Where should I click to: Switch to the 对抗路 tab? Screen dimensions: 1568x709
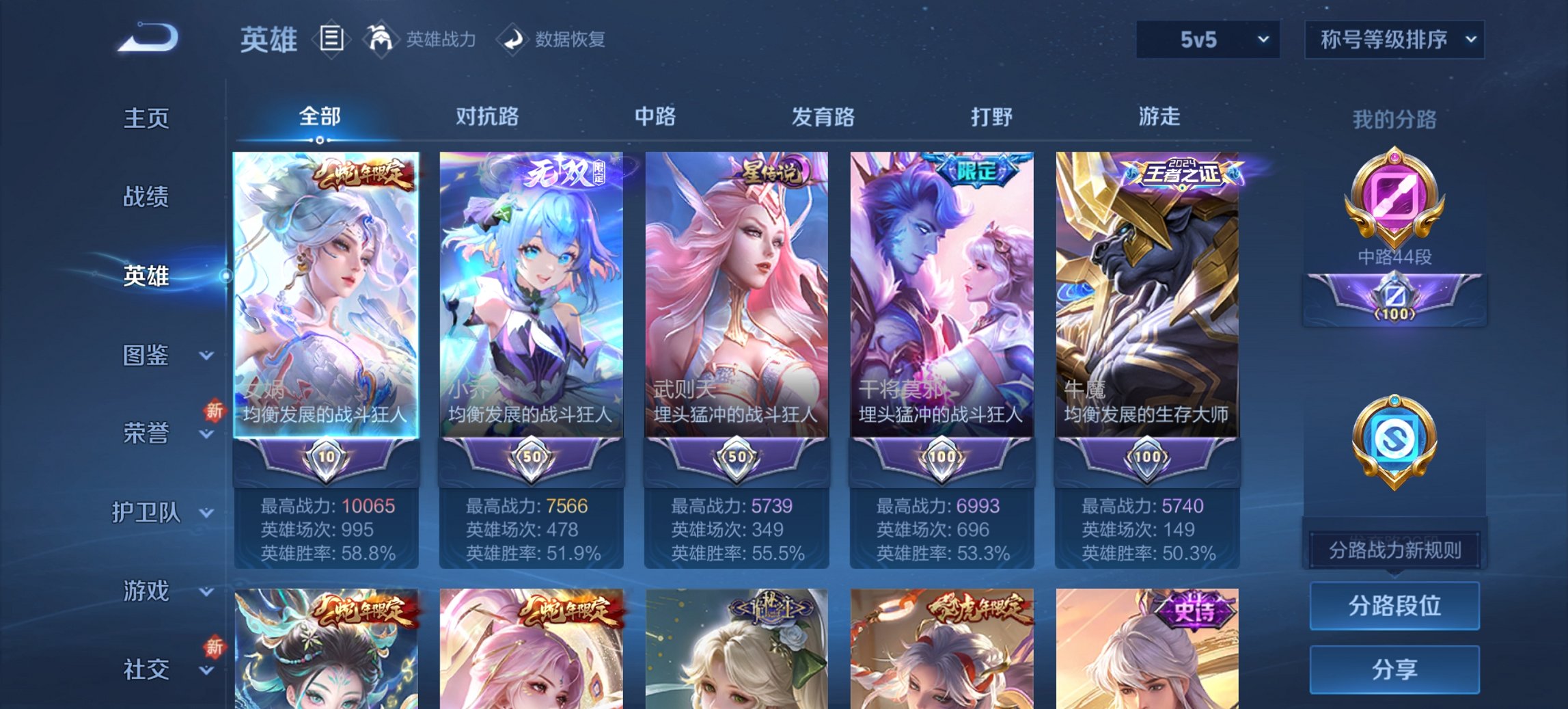click(488, 117)
